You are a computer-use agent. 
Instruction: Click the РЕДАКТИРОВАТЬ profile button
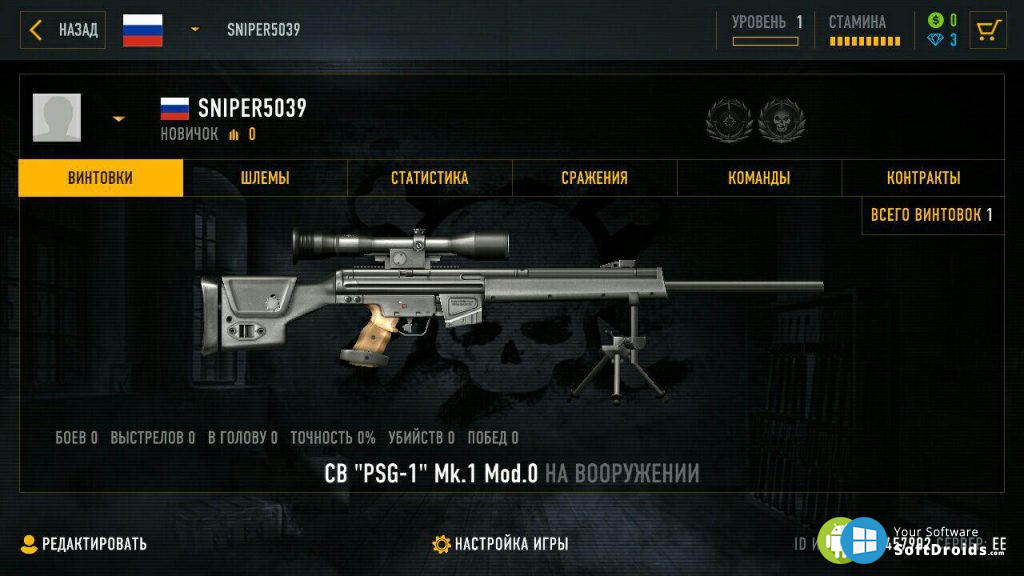pos(84,544)
